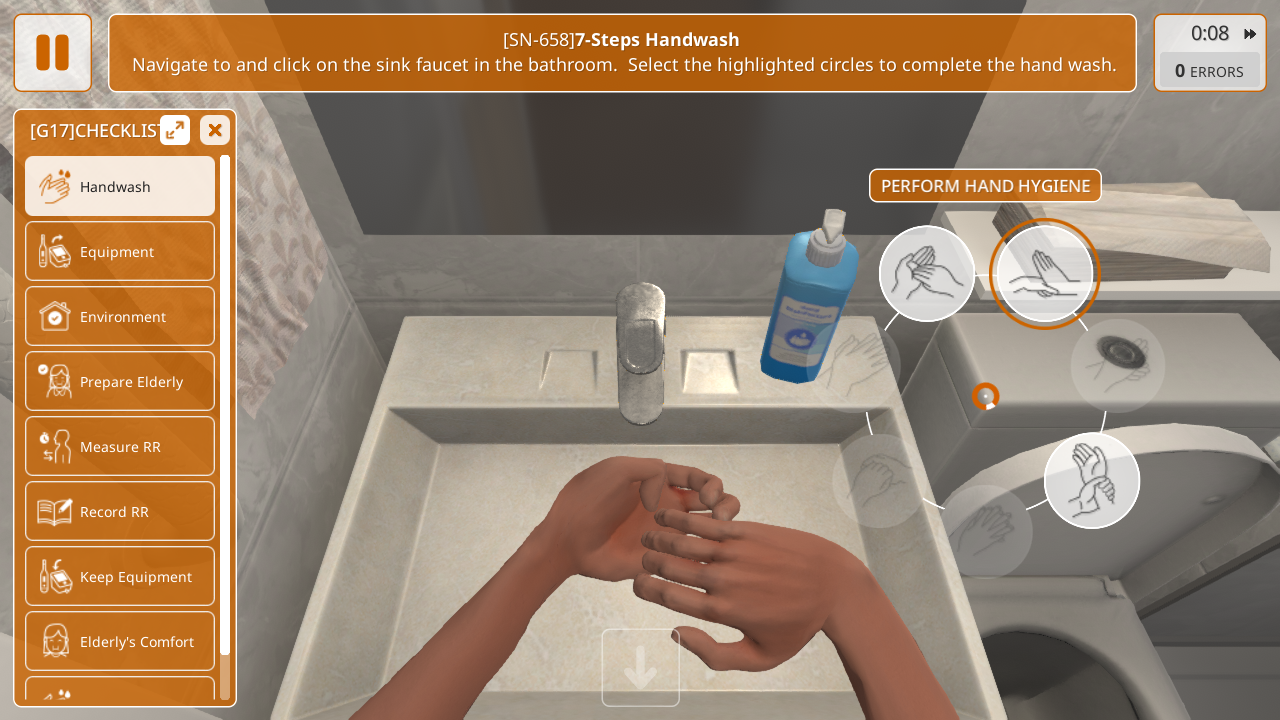Open the Equipment checklist item
Image resolution: width=1280 pixels, height=720 pixels.
coord(120,251)
